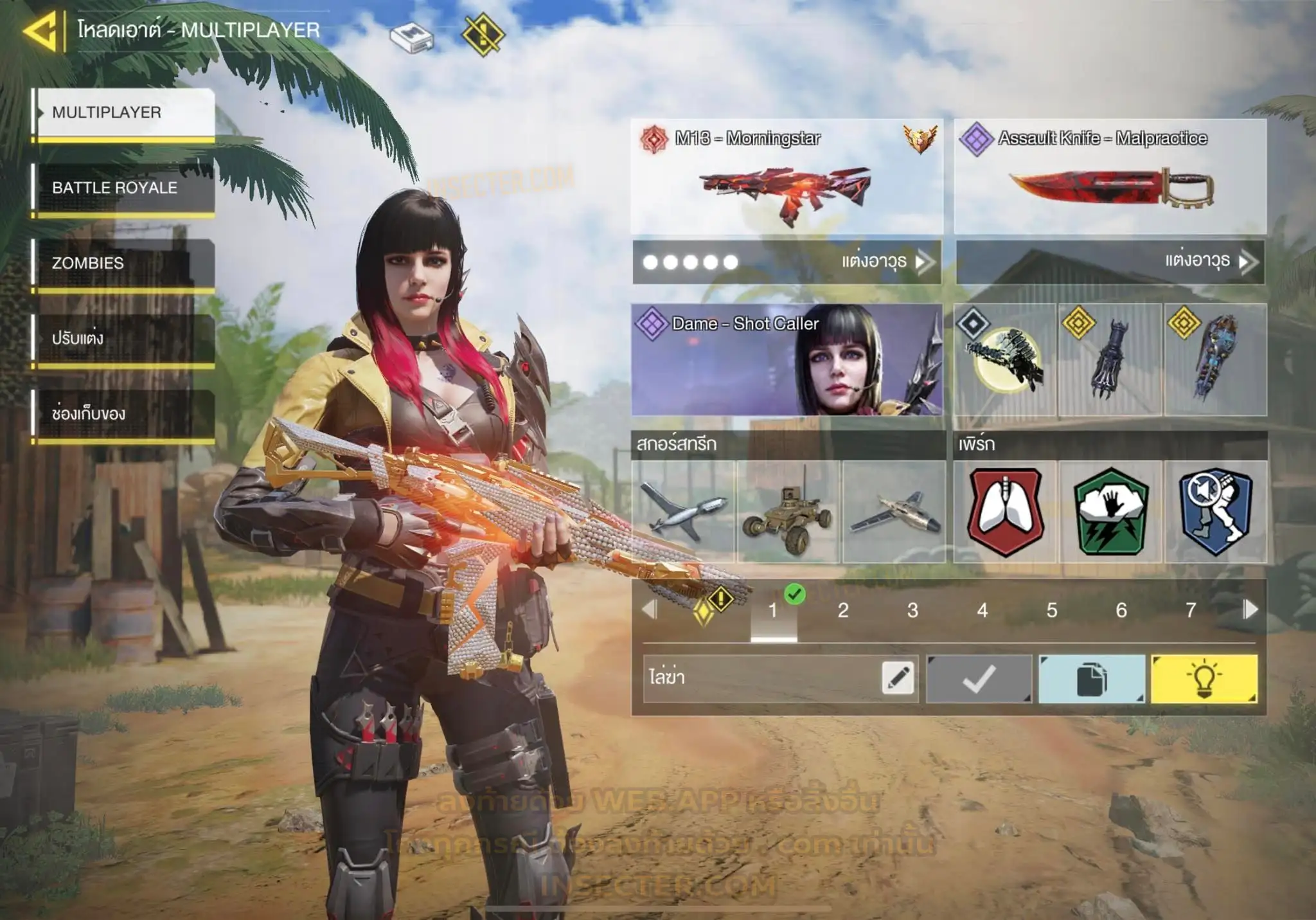Open the ปรับแต่ง customization tab
This screenshot has height=920, width=1316.
click(x=123, y=338)
